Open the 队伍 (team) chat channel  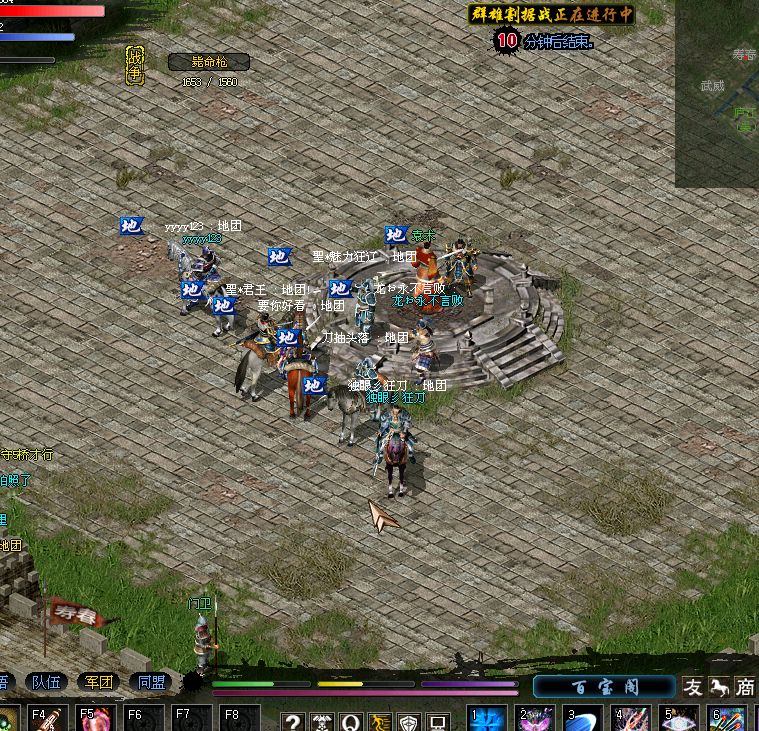coord(47,683)
